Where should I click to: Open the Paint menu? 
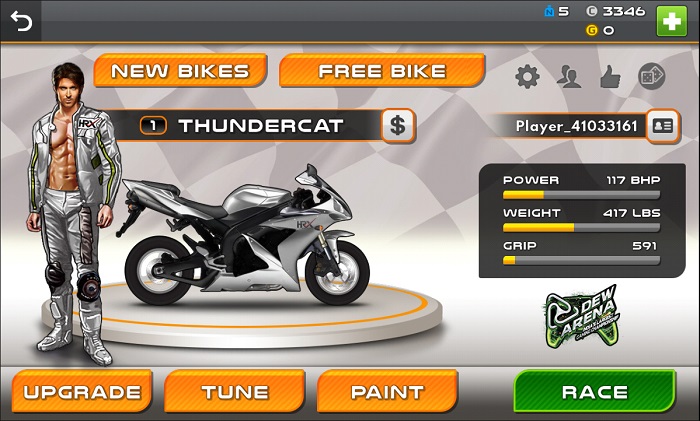387,392
